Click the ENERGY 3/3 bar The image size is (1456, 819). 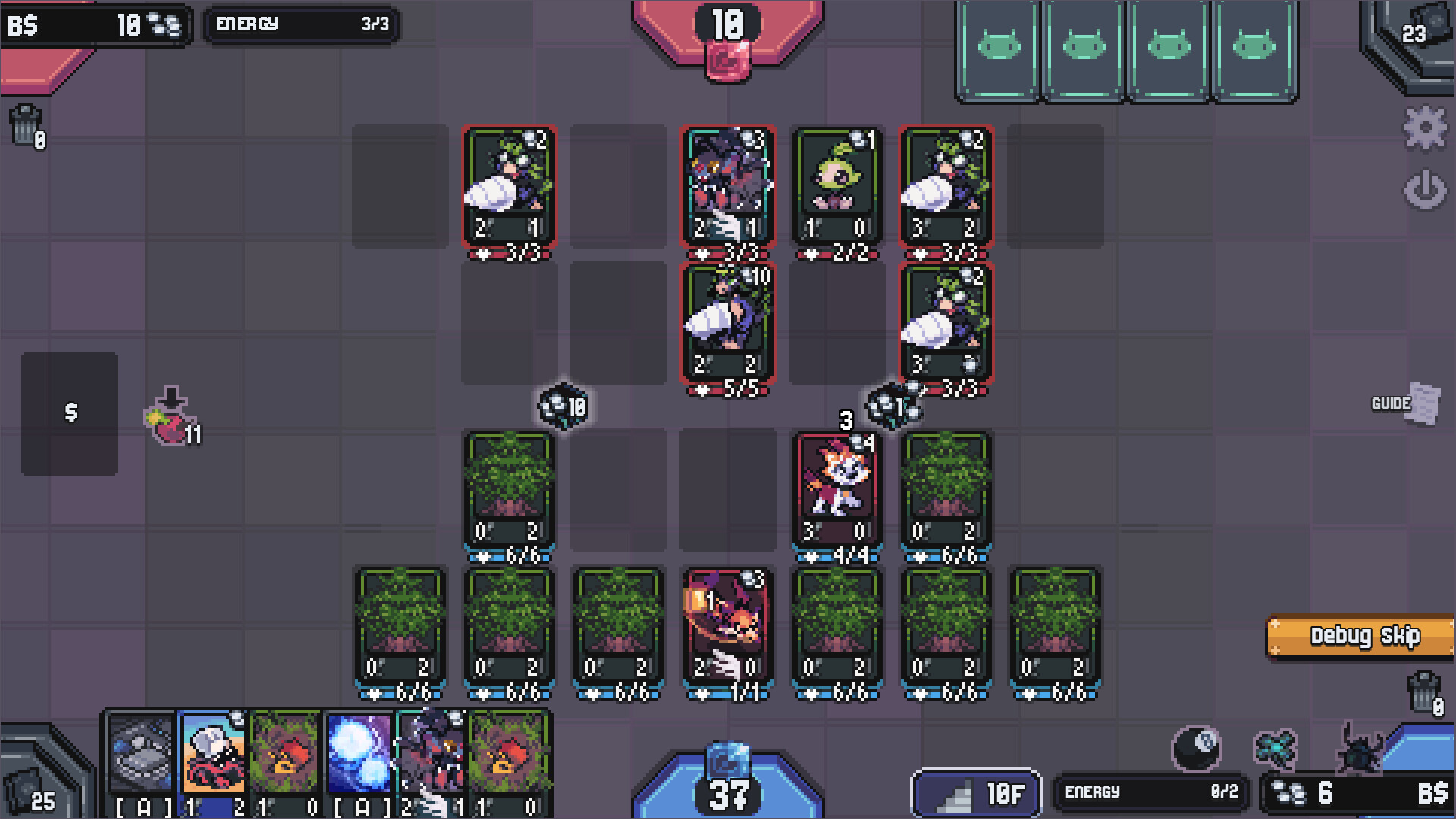(302, 24)
